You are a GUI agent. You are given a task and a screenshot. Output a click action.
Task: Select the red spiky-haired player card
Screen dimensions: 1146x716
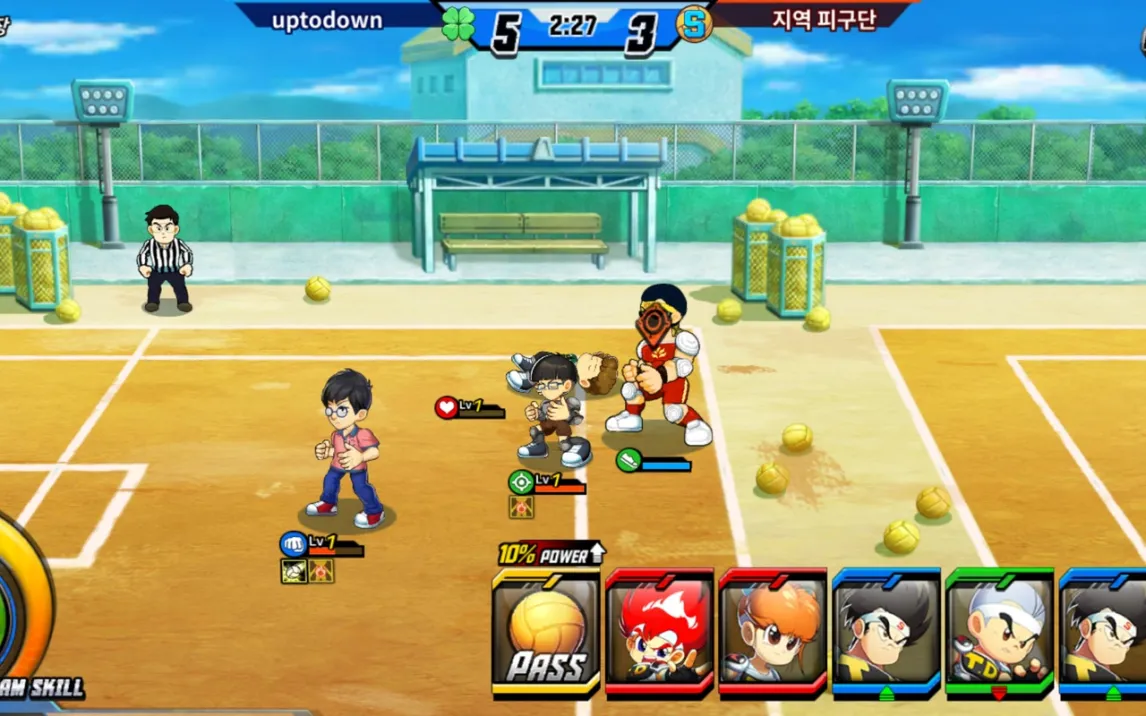(x=659, y=632)
